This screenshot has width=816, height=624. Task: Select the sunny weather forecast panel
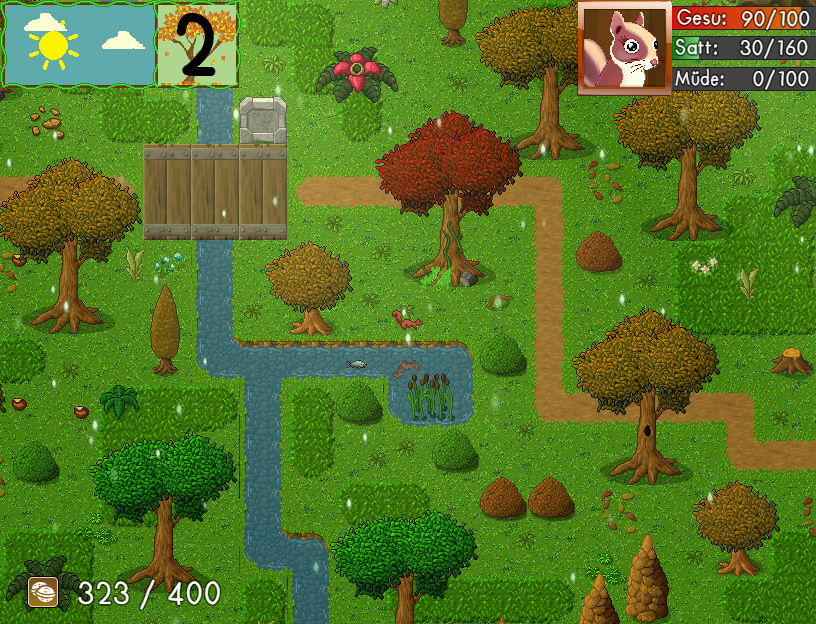[x=80, y=45]
